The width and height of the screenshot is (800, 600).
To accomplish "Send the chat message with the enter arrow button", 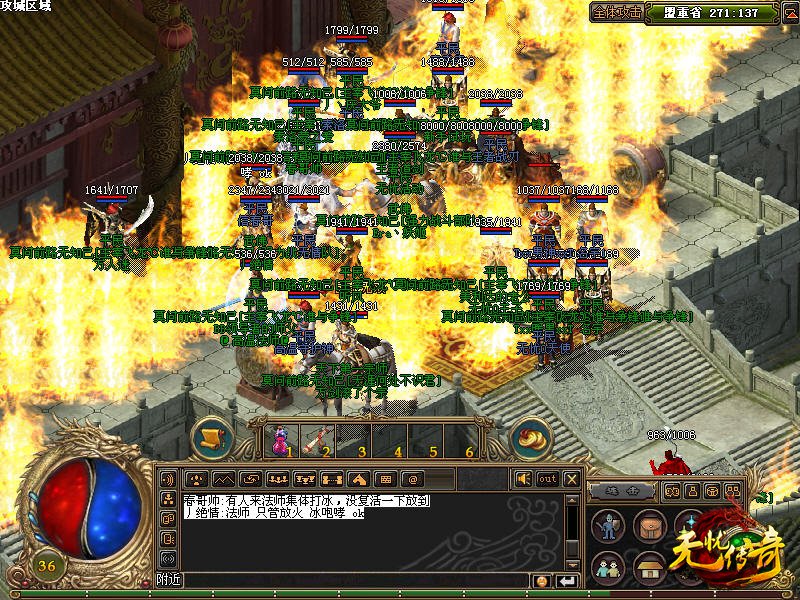I will pos(568,581).
